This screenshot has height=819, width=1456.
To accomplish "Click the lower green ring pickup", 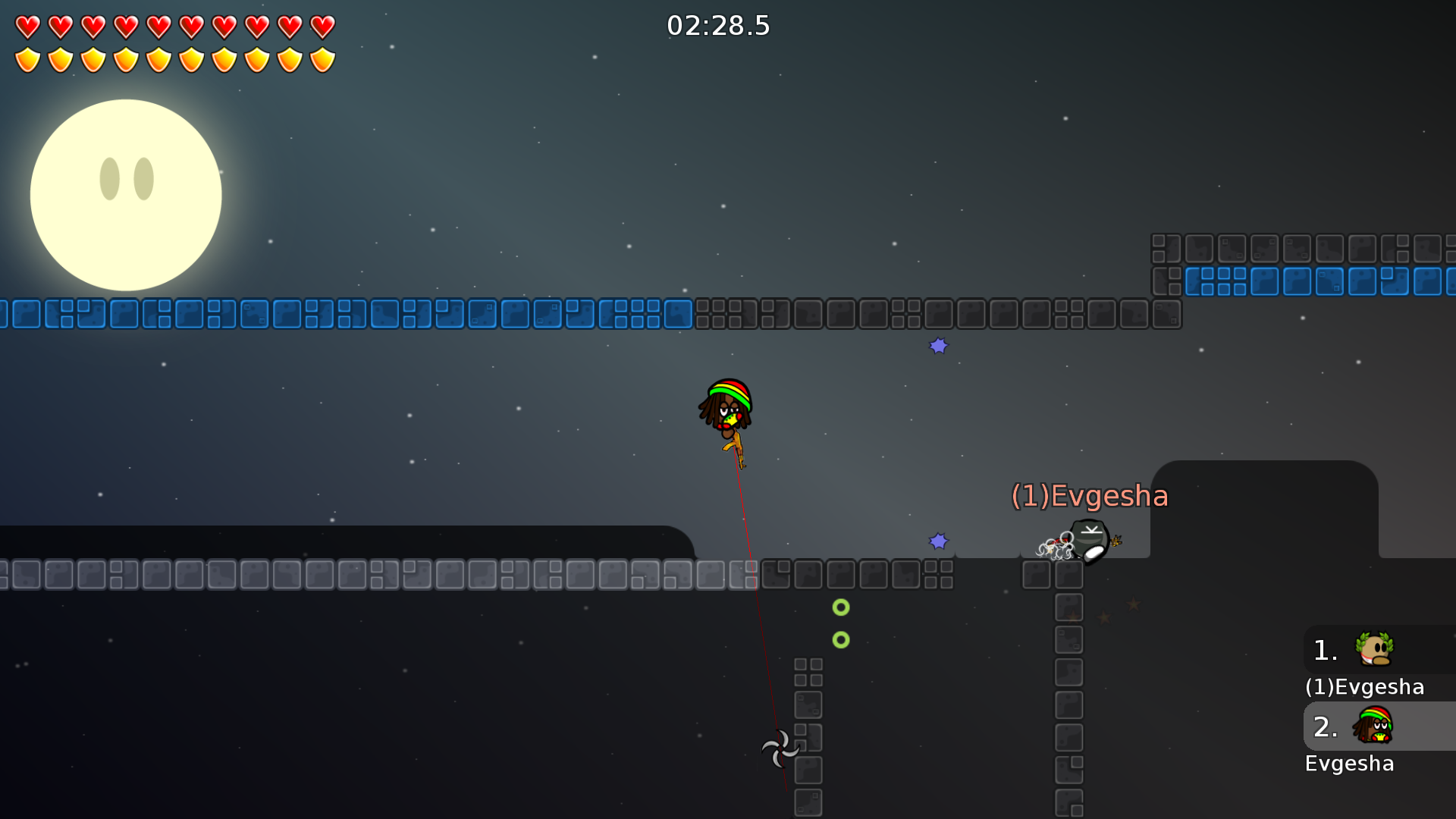I will click(x=840, y=640).
